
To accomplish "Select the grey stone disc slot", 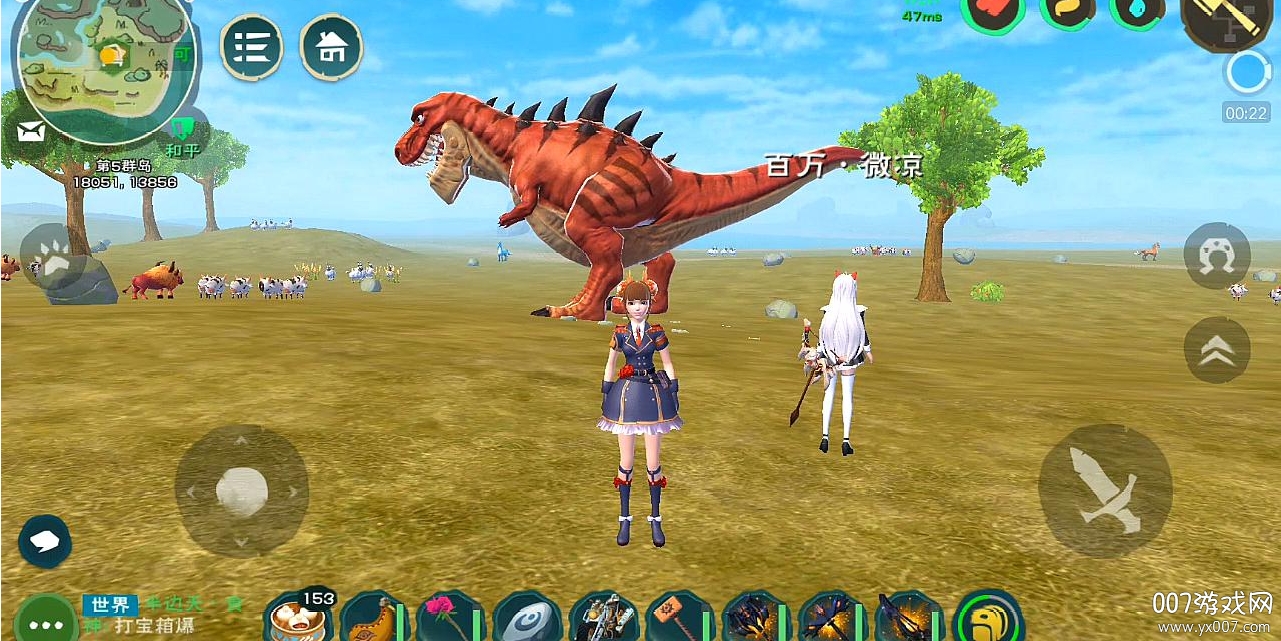I will click(526, 620).
